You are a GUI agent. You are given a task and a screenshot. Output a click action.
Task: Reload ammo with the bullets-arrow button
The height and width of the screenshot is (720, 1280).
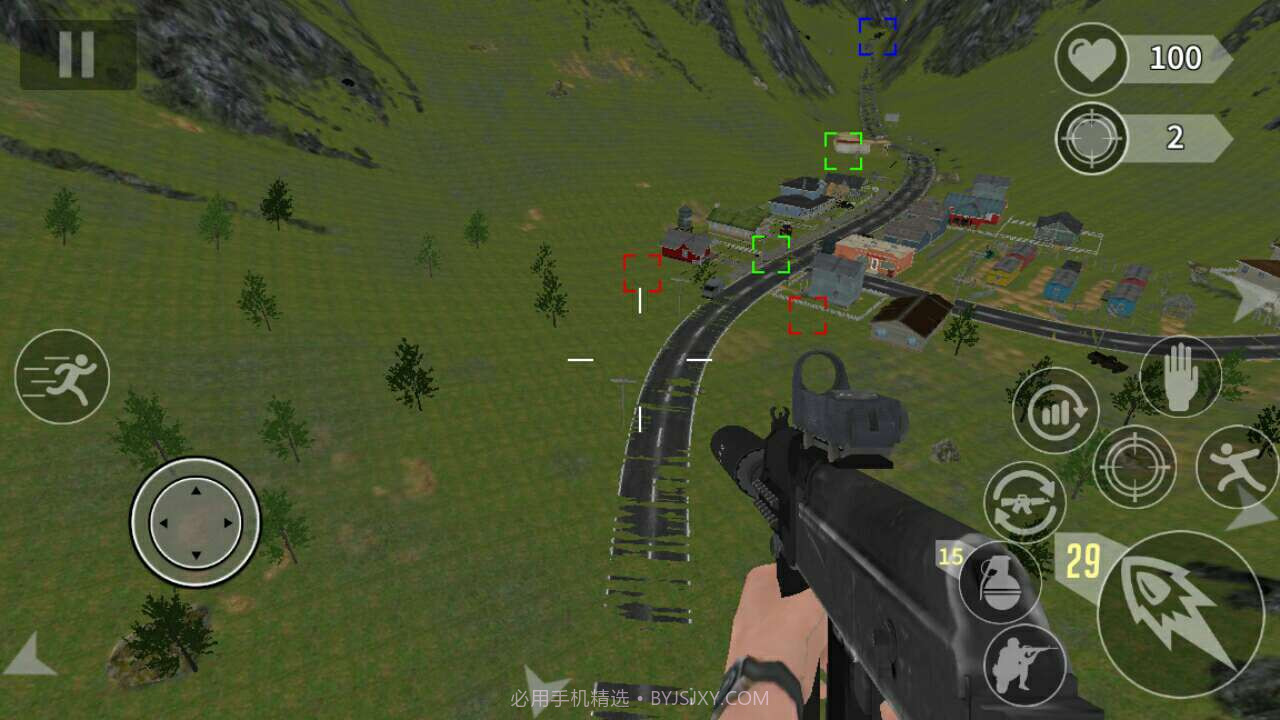(1055, 410)
